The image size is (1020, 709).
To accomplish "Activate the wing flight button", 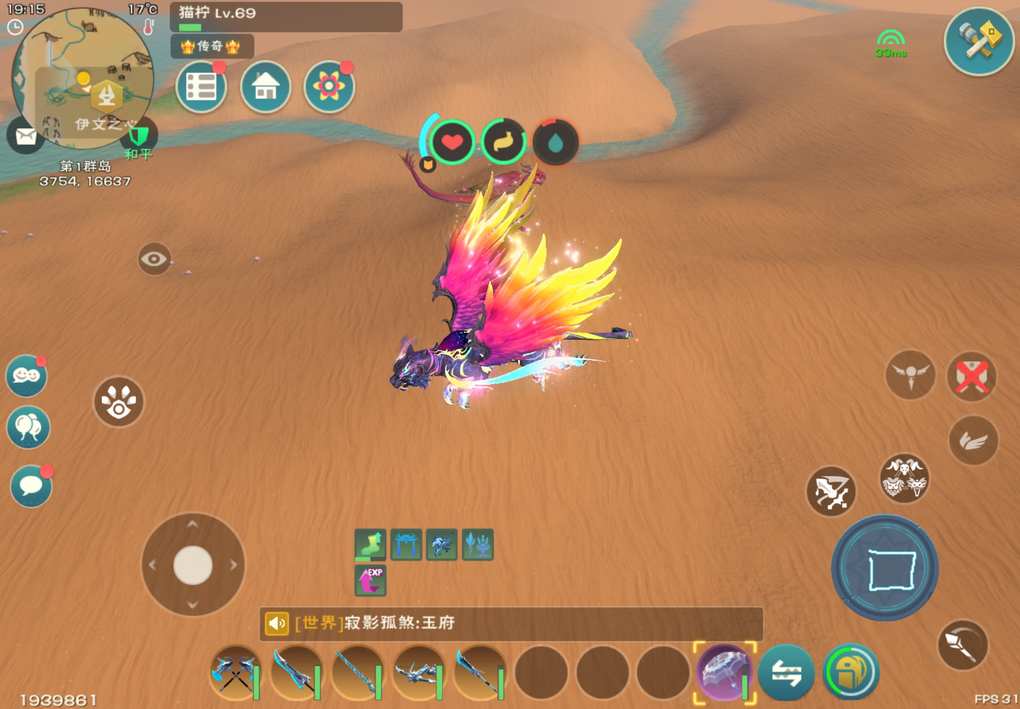I will point(973,440).
